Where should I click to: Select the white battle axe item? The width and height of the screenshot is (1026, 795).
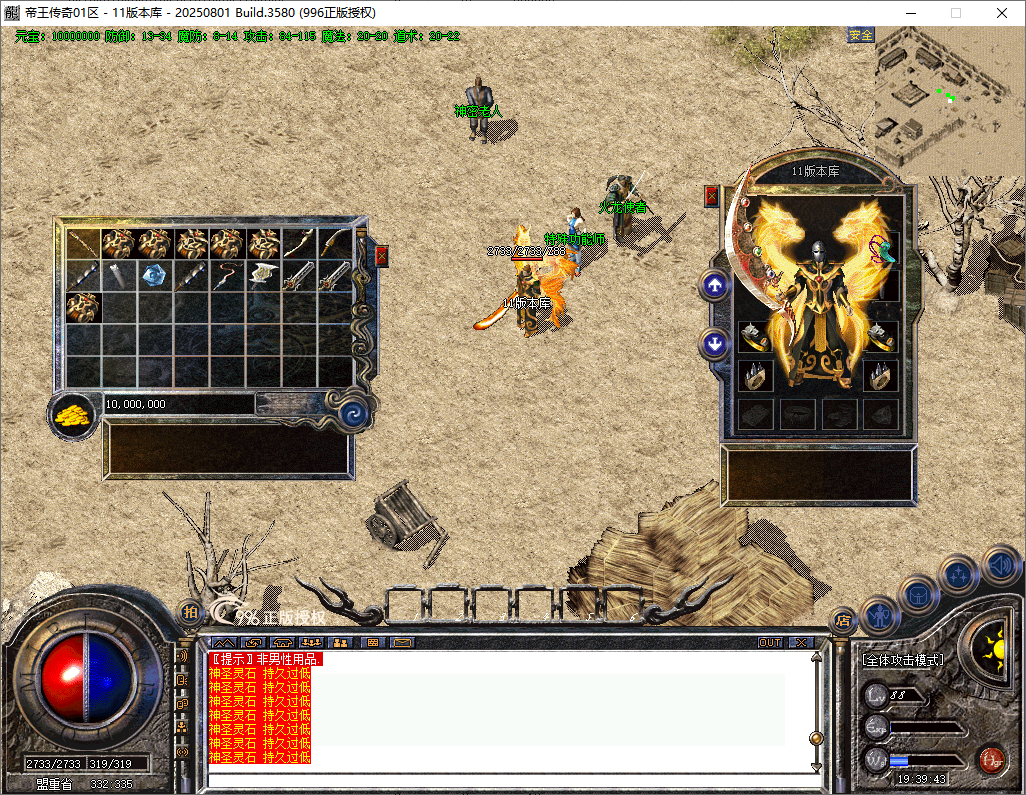[262, 276]
